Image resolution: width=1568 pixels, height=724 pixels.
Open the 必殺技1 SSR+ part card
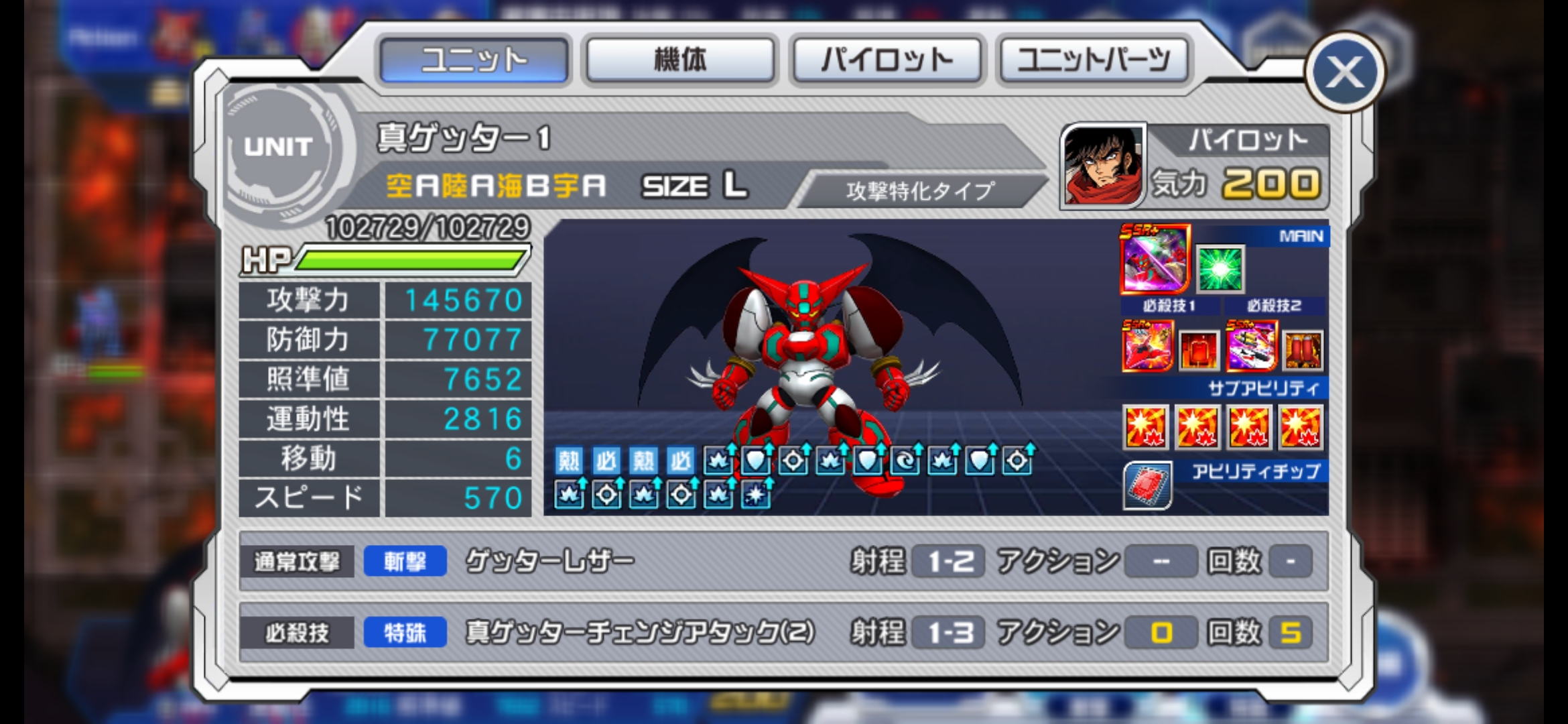pyautogui.click(x=1148, y=345)
